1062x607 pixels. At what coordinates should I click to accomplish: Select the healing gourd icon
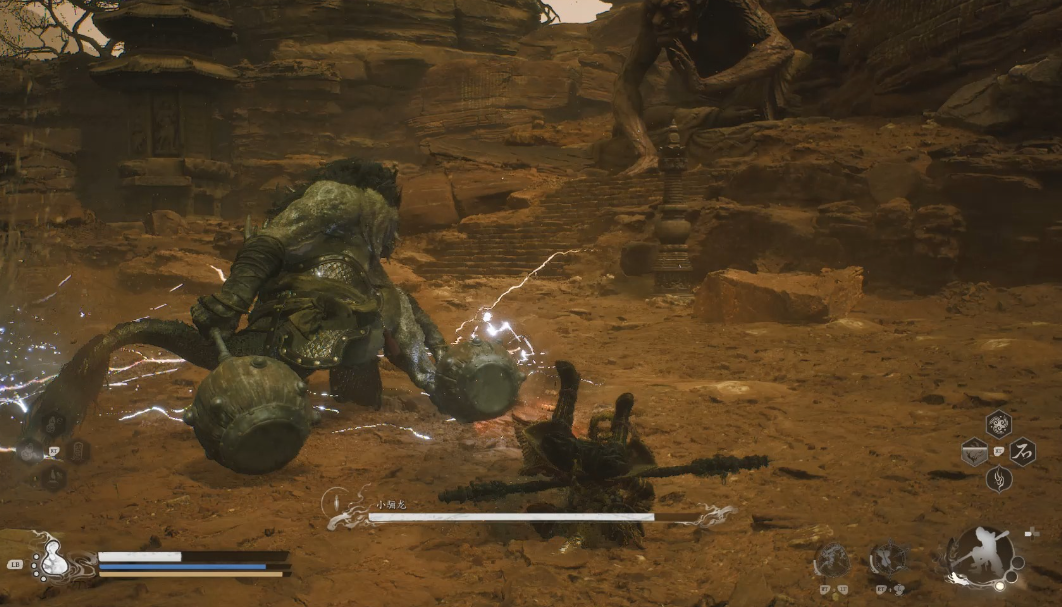pyautogui.click(x=53, y=562)
